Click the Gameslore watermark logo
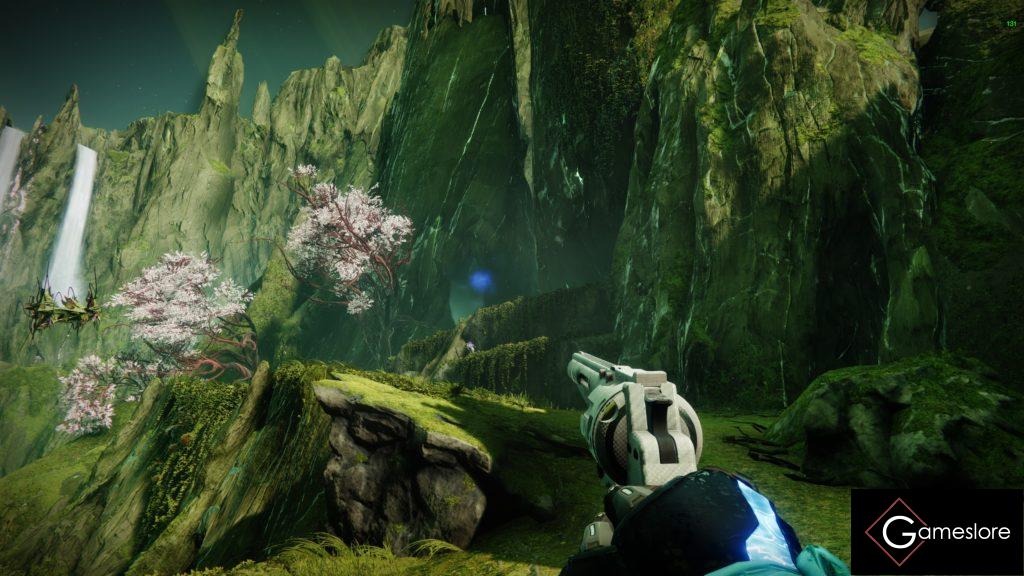This screenshot has height=576, width=1024. 936,532
